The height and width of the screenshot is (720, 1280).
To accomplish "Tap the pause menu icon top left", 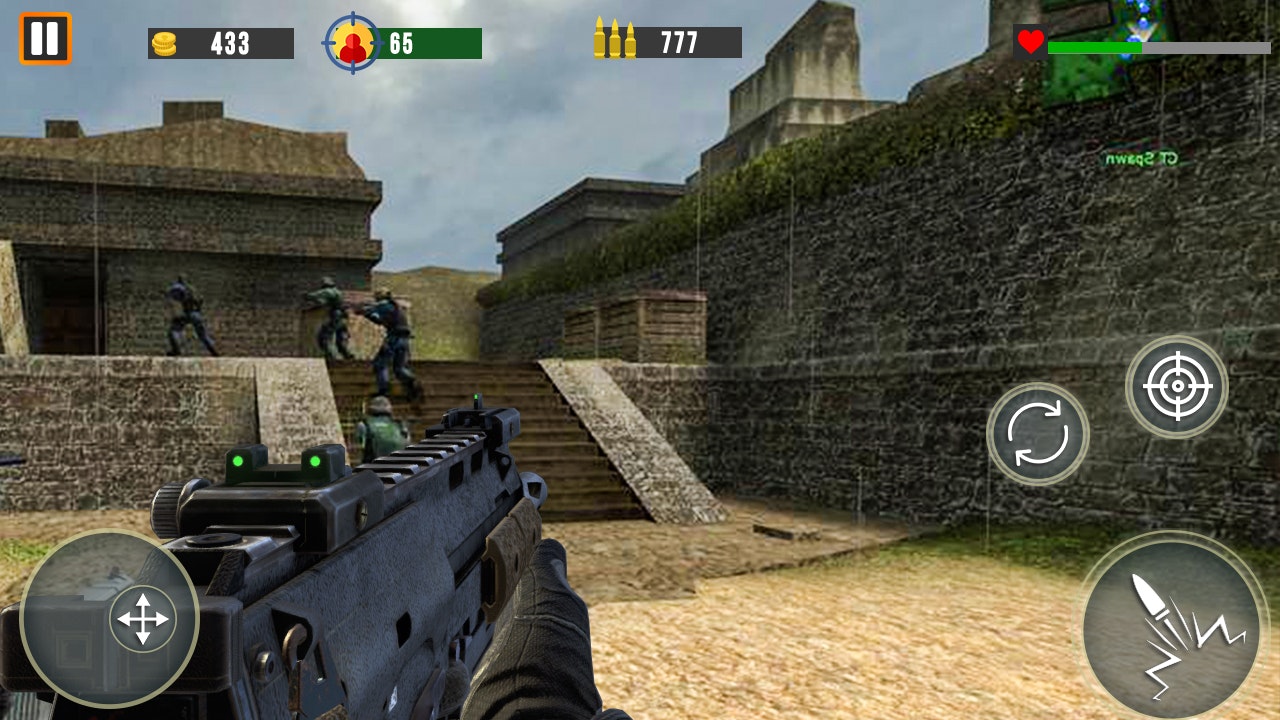I will pos(44,40).
